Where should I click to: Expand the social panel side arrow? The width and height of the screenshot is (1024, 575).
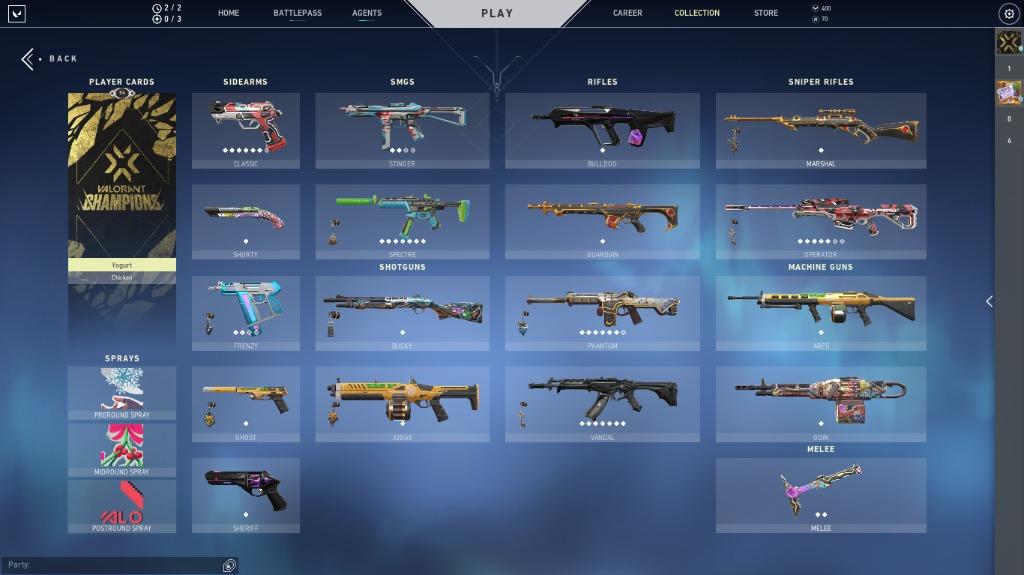click(x=989, y=301)
